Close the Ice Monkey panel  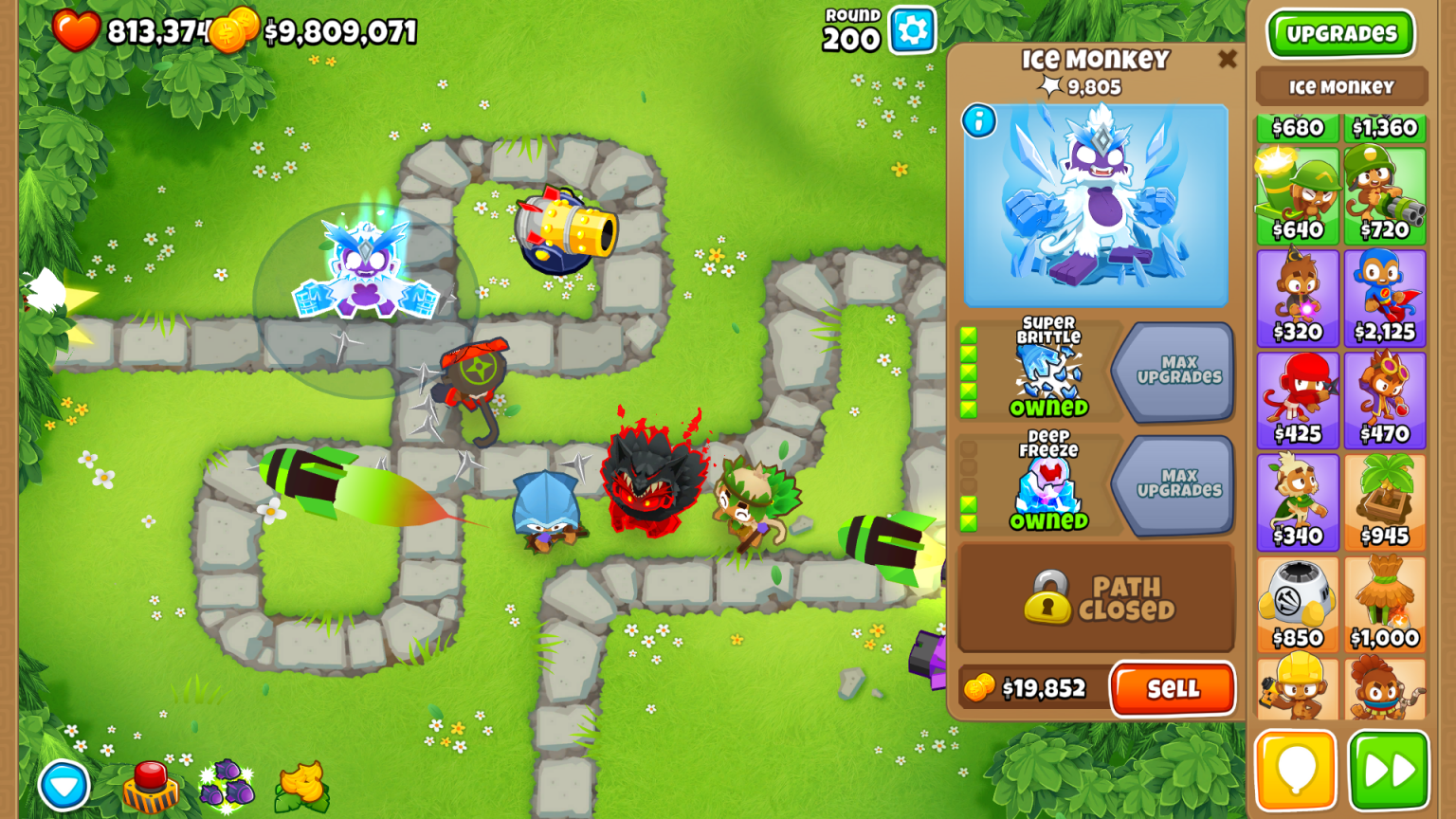point(1228,59)
